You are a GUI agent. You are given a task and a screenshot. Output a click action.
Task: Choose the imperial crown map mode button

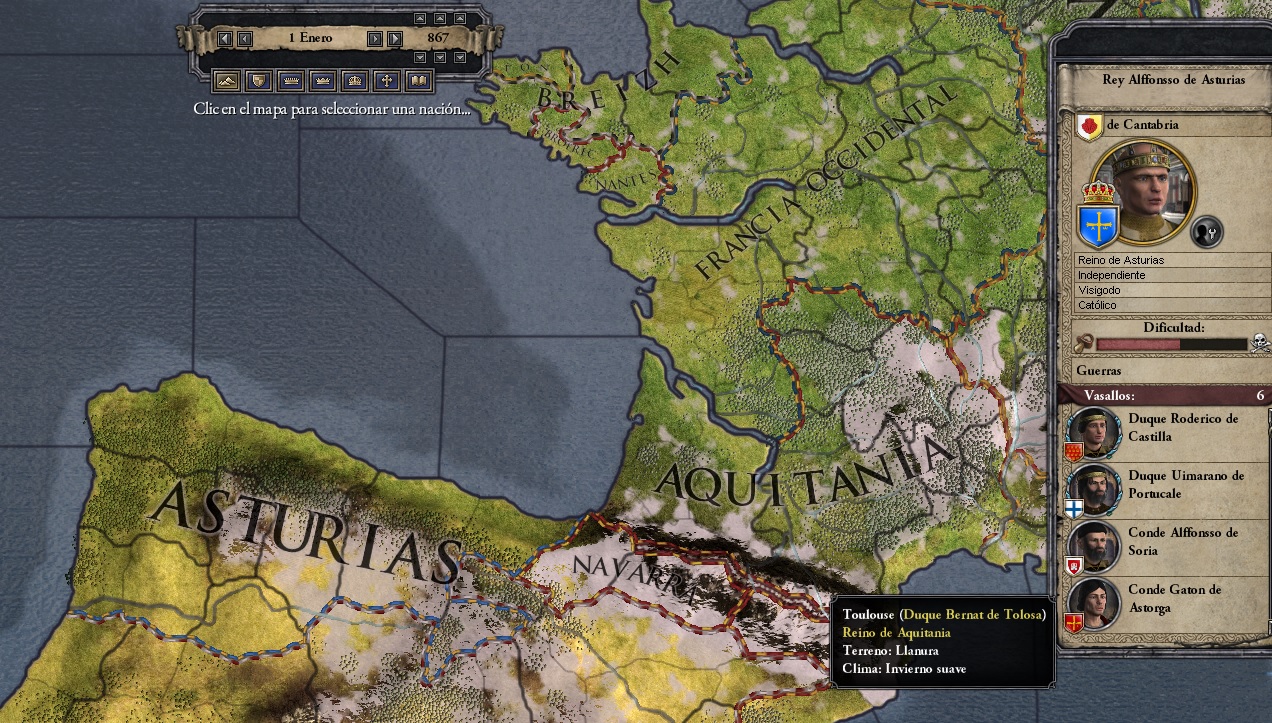click(x=355, y=80)
